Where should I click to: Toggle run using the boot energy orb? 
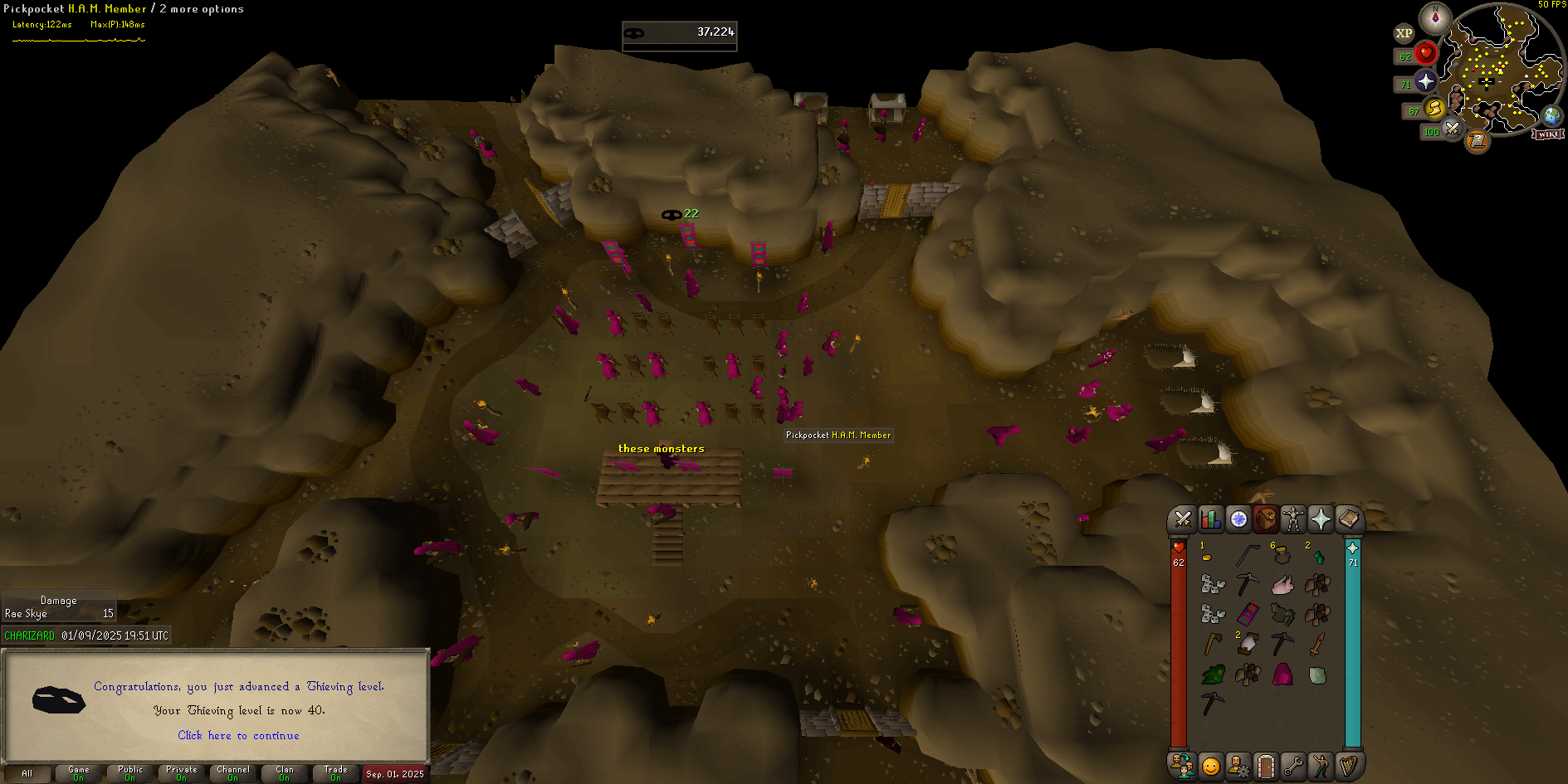click(1434, 109)
